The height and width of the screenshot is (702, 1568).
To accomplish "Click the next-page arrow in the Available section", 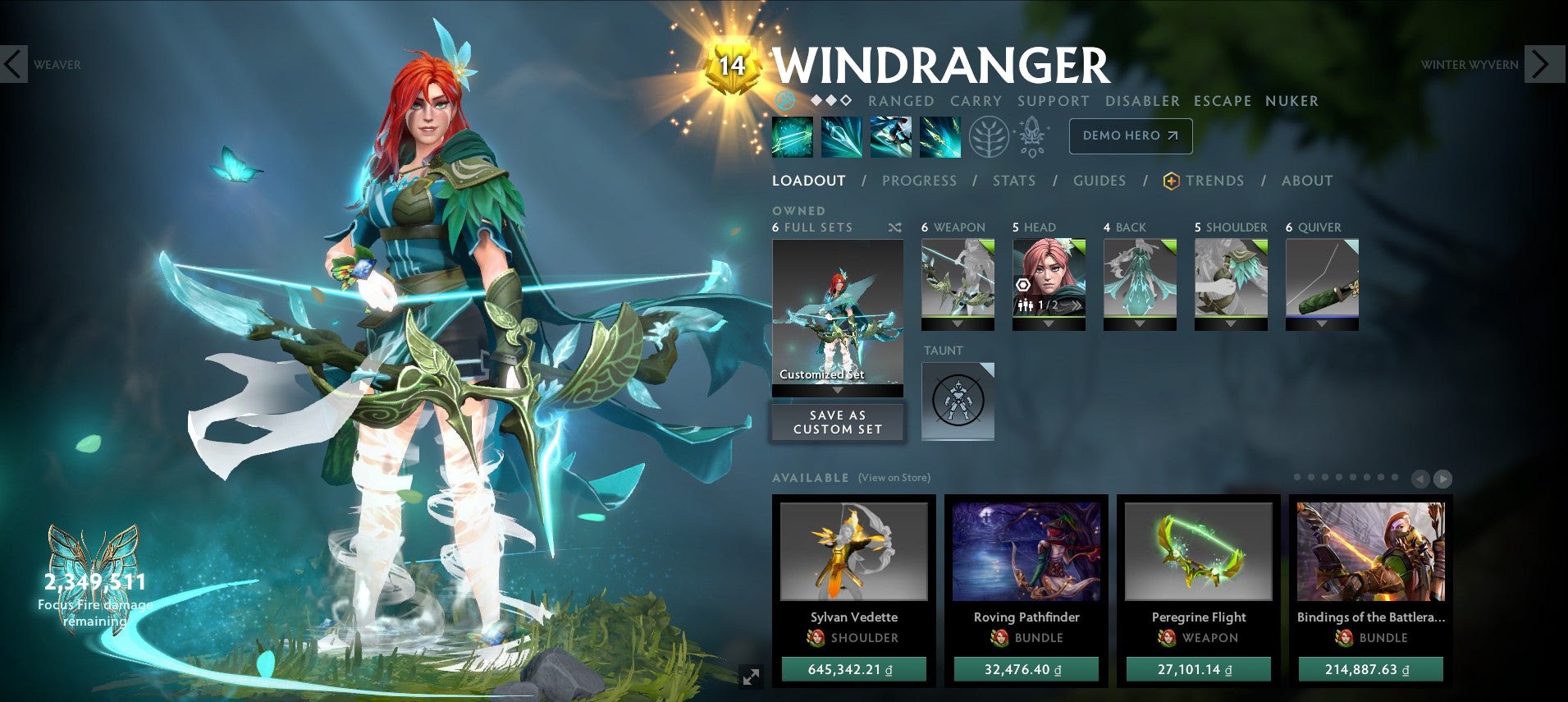I will pos(1442,479).
